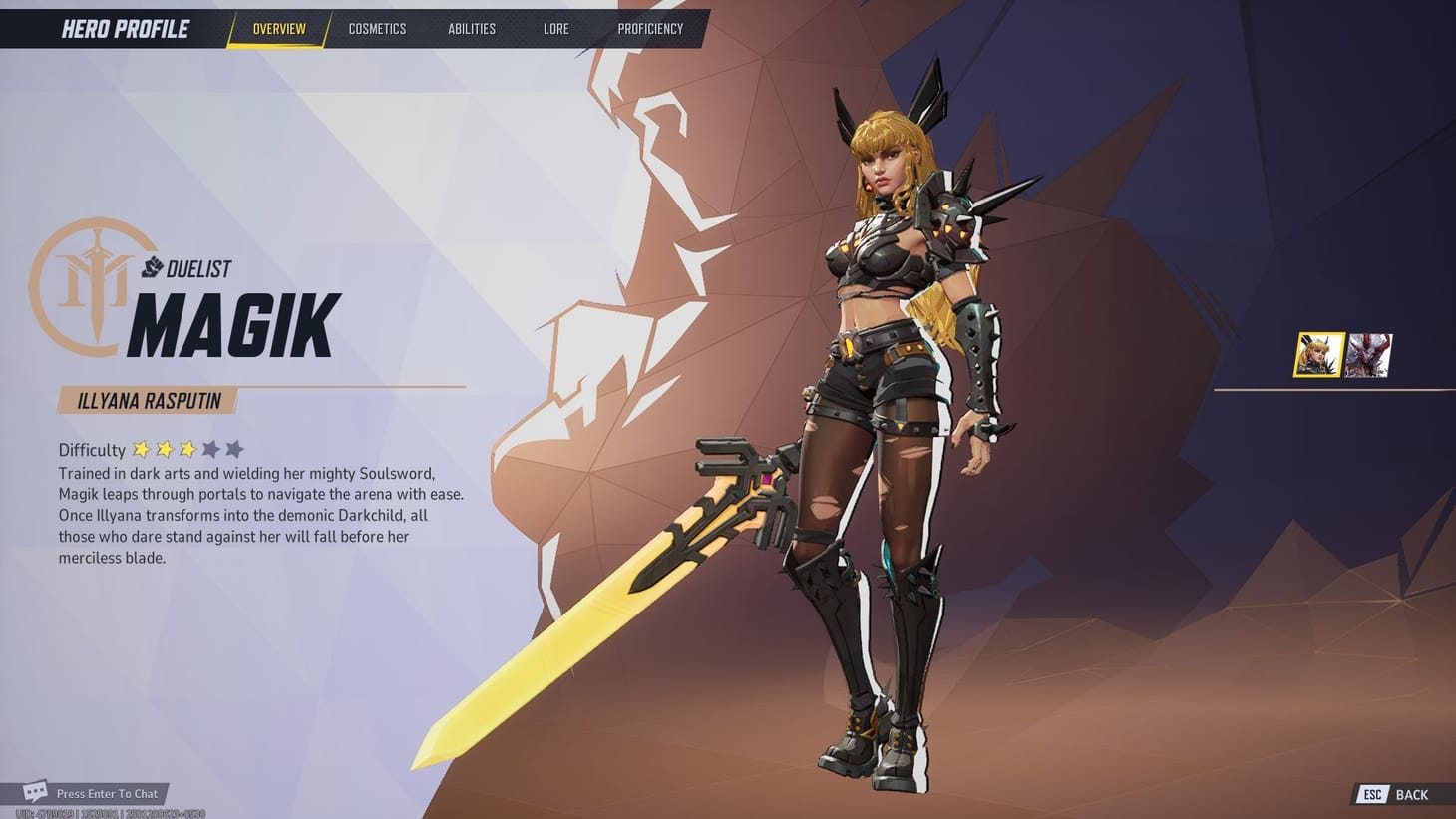Click the fist icon next to DUELIST
The image size is (1456, 819).
(x=152, y=267)
